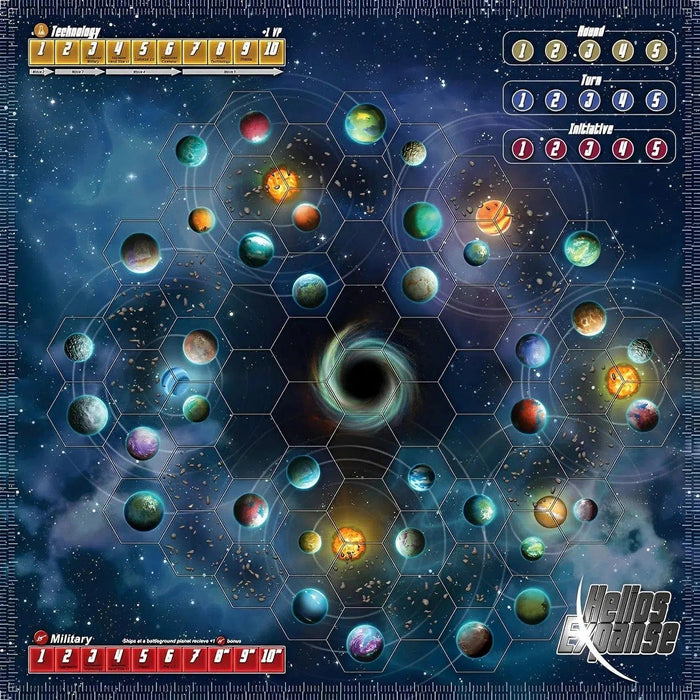Pick Initiative 3 on the initiative tracker
700x700 pixels.
590,149
